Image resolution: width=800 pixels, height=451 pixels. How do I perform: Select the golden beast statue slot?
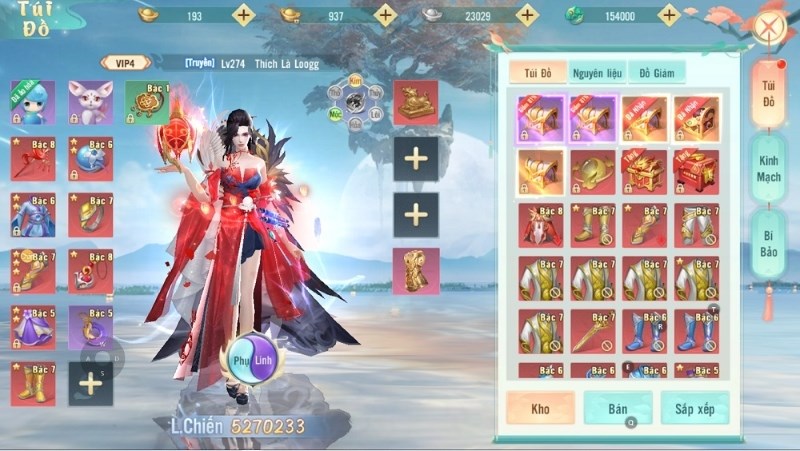[x=415, y=102]
